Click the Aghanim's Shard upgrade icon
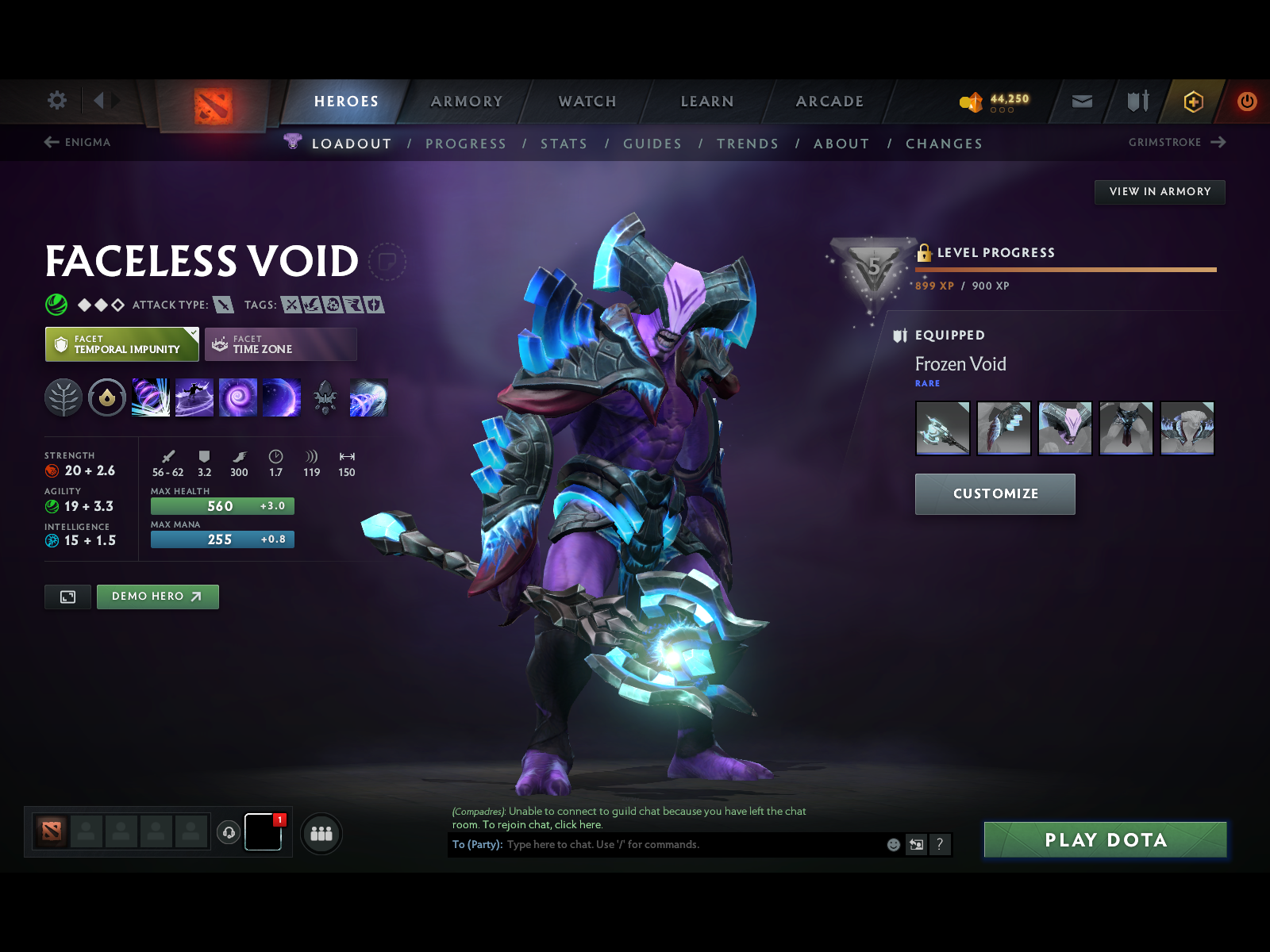 point(325,397)
